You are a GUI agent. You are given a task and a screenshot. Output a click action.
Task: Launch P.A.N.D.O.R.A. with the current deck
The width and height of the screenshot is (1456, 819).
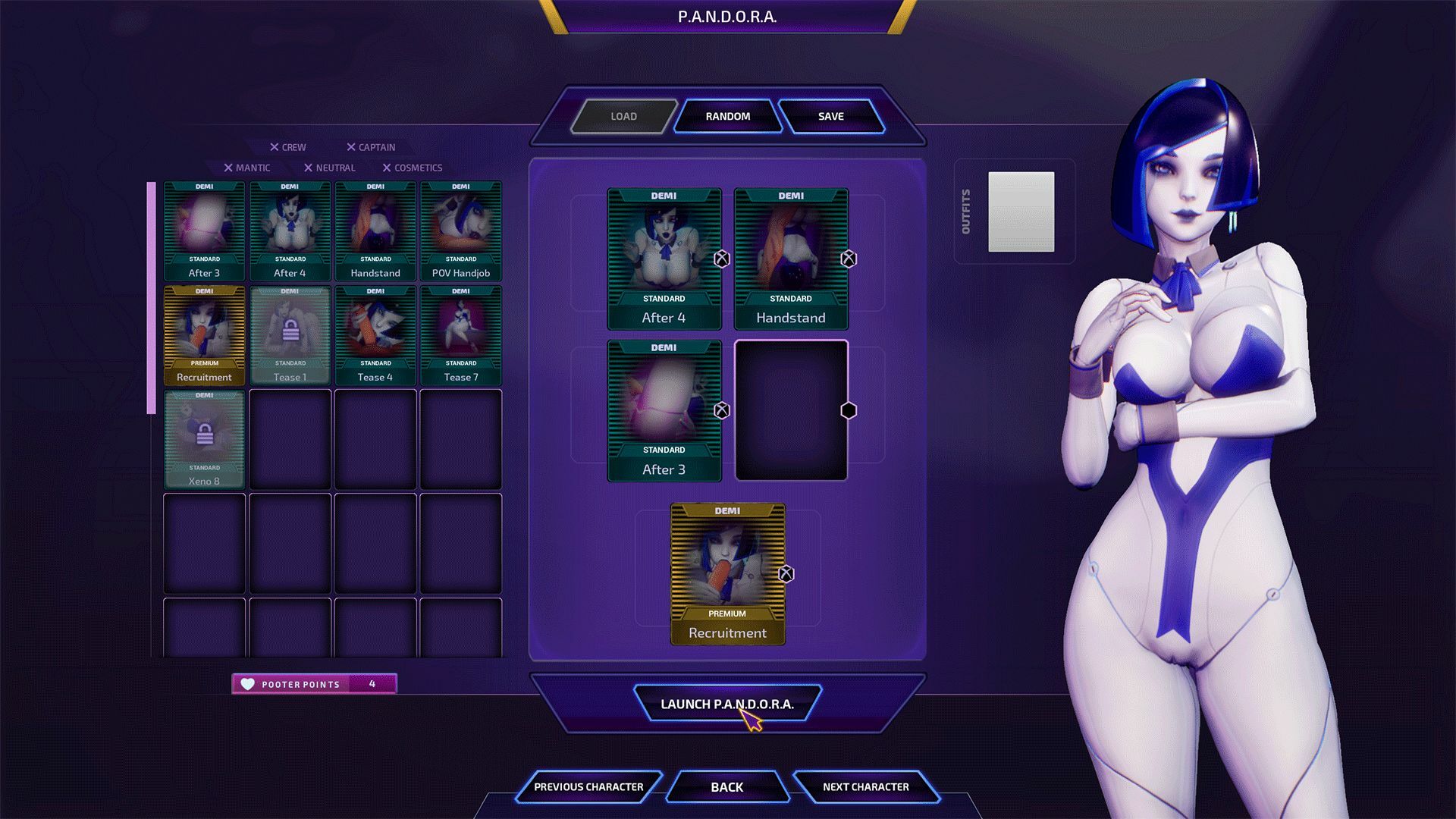[726, 704]
